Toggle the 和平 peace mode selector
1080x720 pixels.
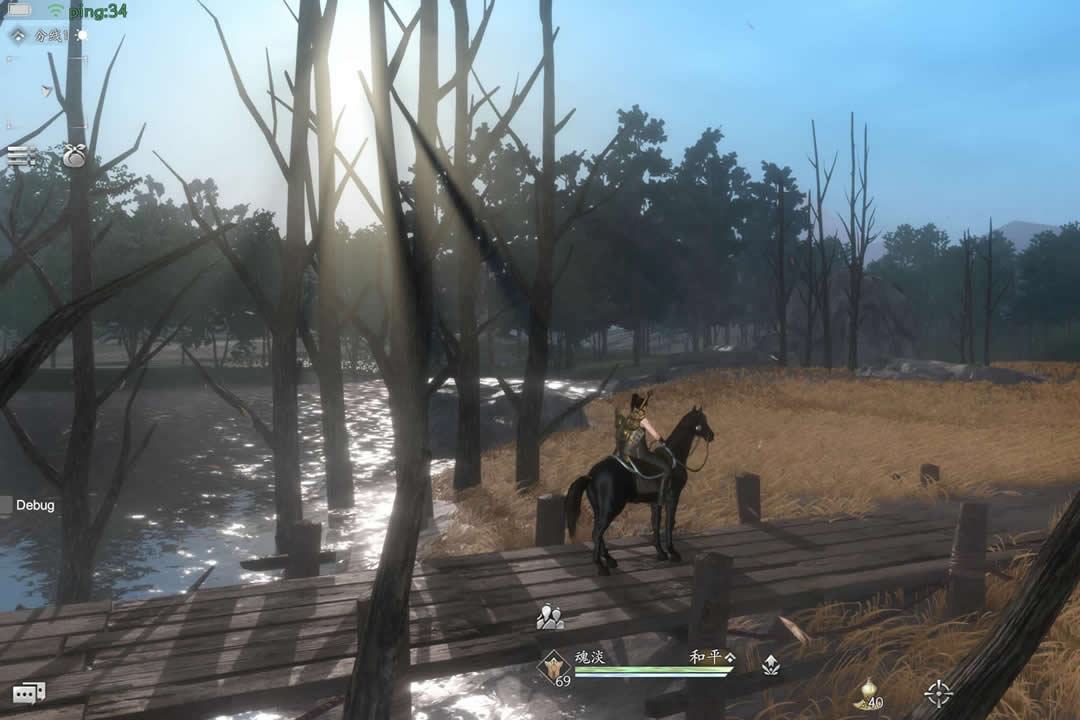pyautogui.click(x=711, y=657)
